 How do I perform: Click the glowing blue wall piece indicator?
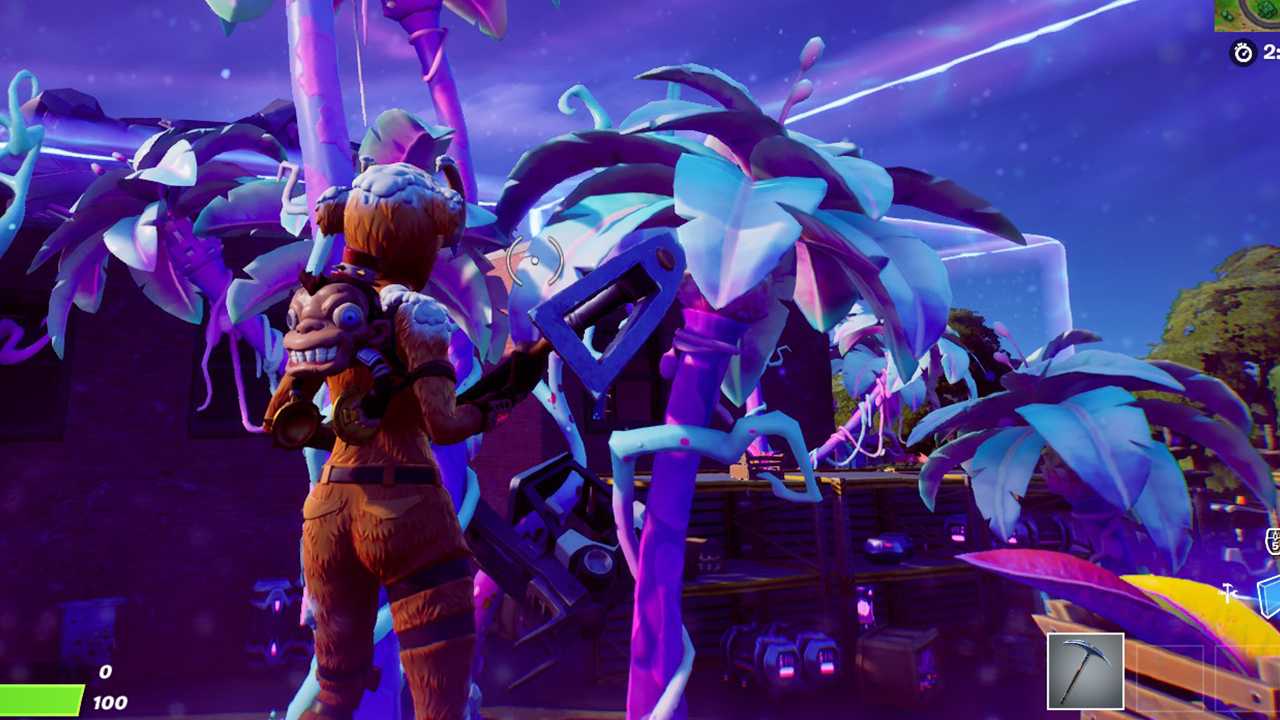pos(1268,598)
